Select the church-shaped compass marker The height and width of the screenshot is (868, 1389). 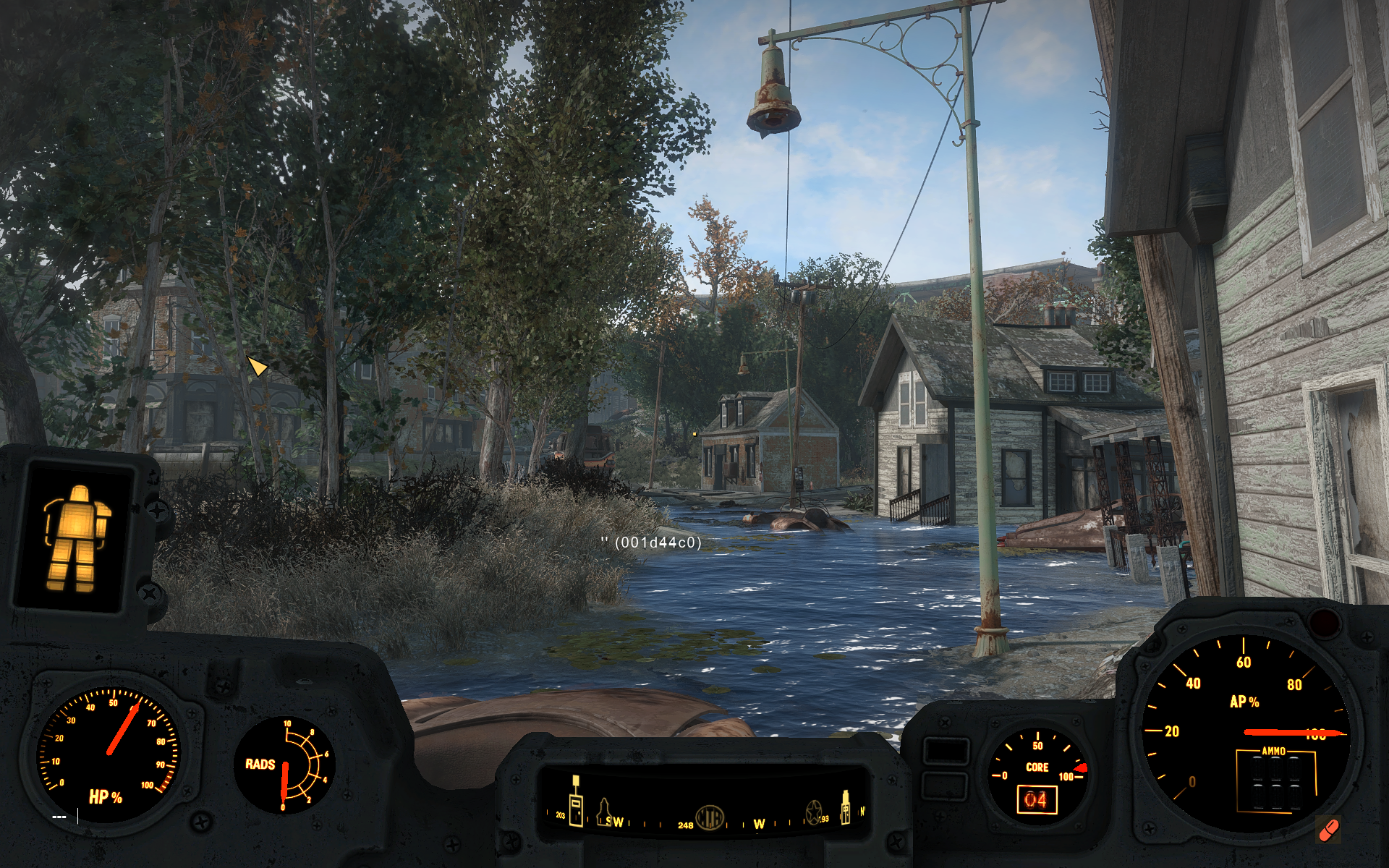tap(603, 812)
